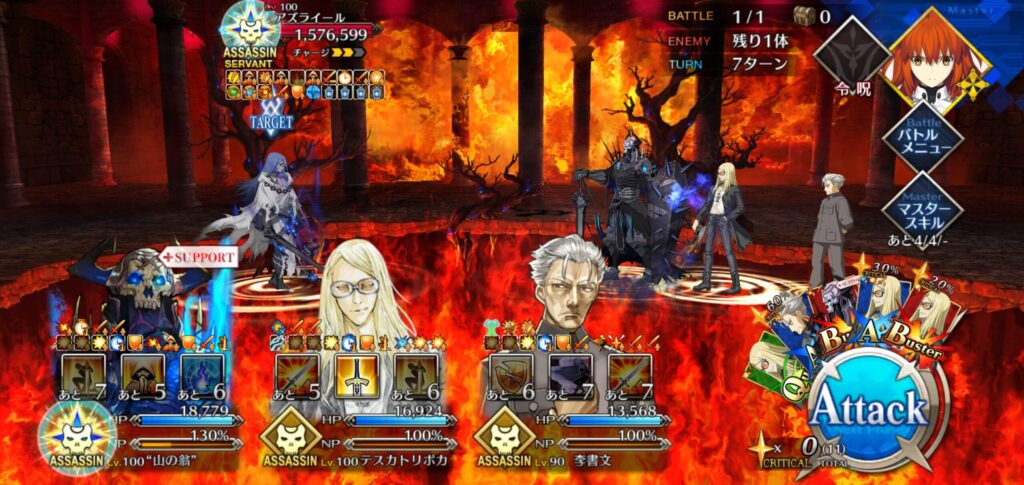
Task: Show テスカトリポカ's Assassin class status badge
Action: coord(291,440)
